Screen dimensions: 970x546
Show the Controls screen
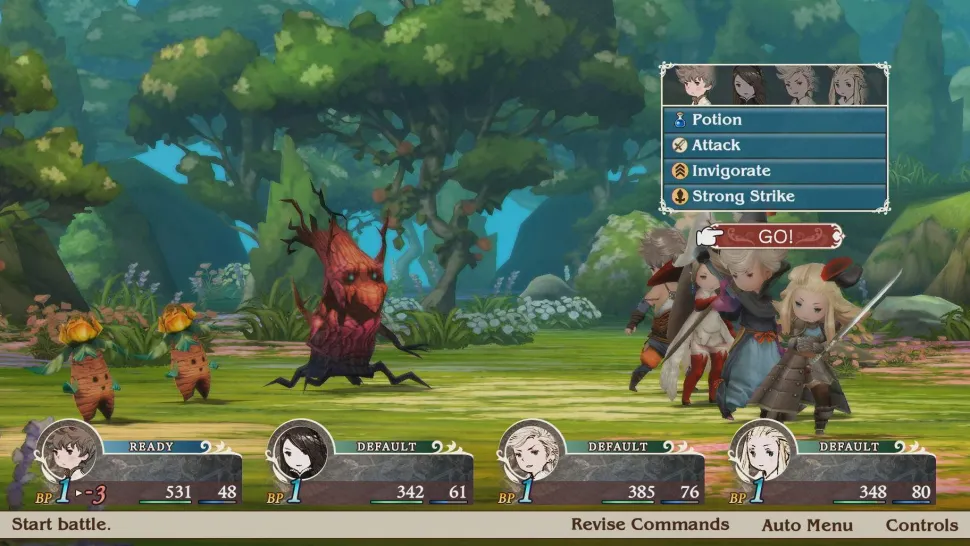(x=921, y=525)
